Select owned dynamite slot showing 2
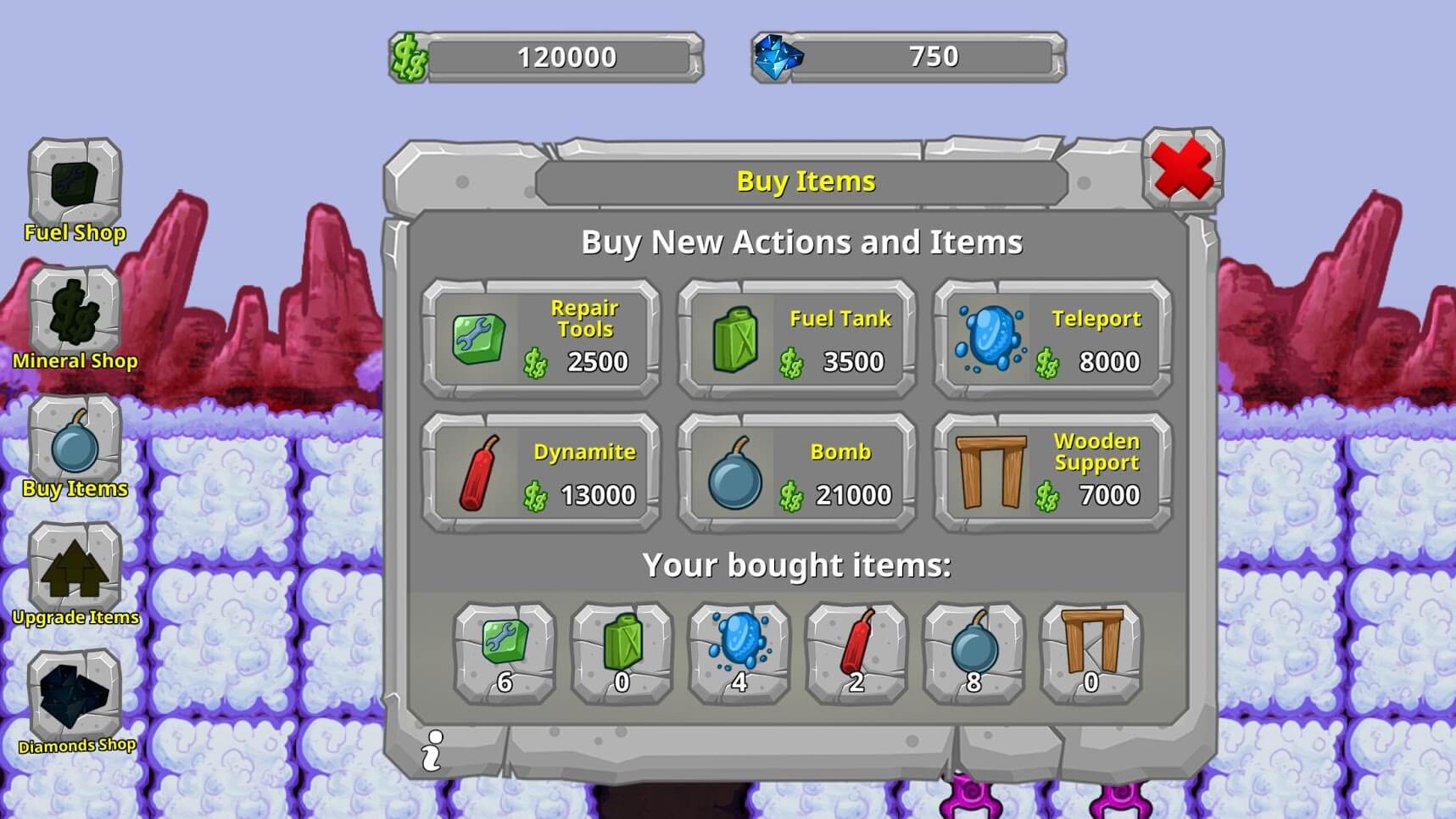1456x819 pixels. click(x=856, y=653)
